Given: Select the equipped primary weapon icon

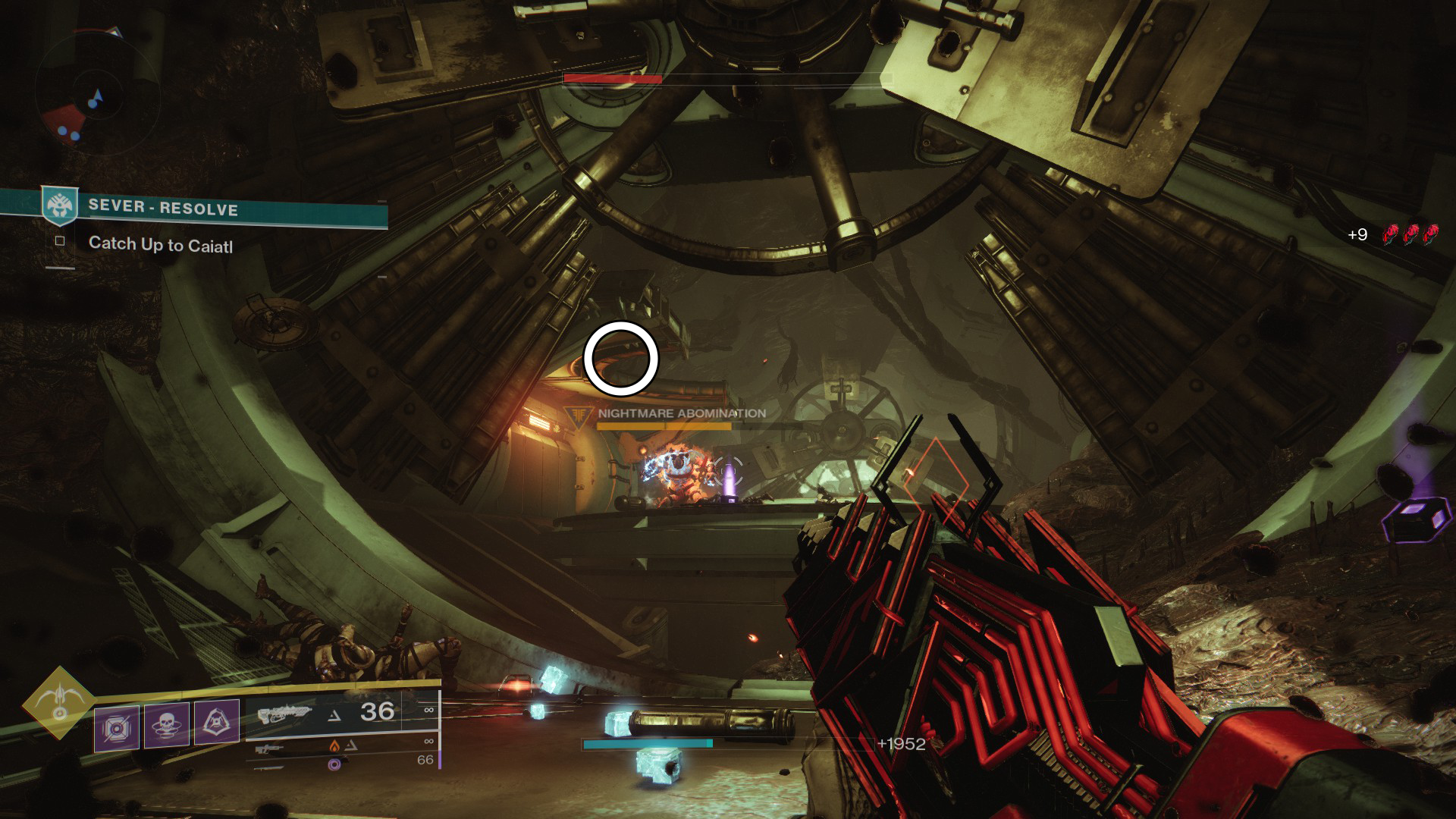Looking at the screenshot, I should click(284, 714).
